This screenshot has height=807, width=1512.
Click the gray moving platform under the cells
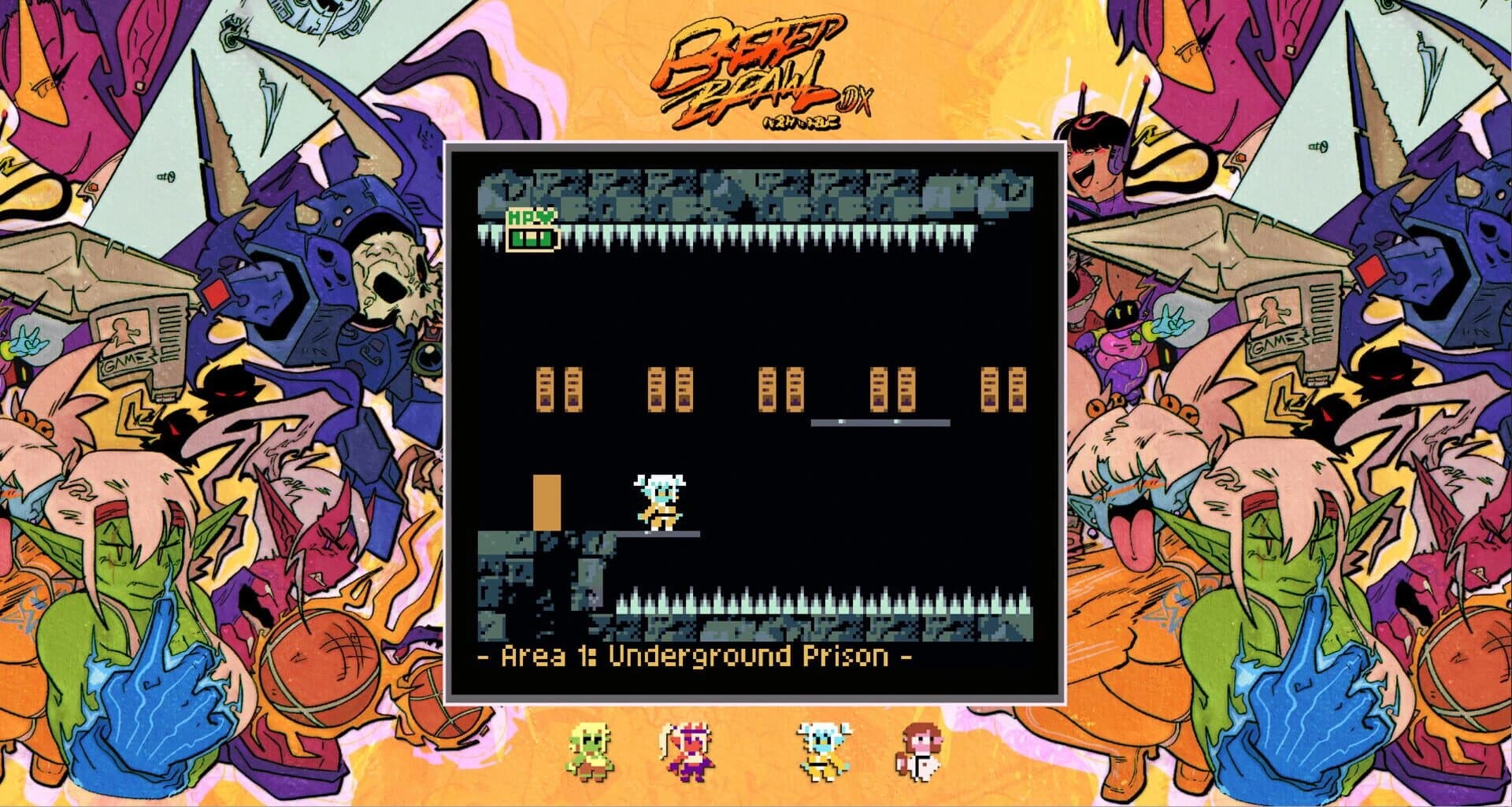pos(878,424)
